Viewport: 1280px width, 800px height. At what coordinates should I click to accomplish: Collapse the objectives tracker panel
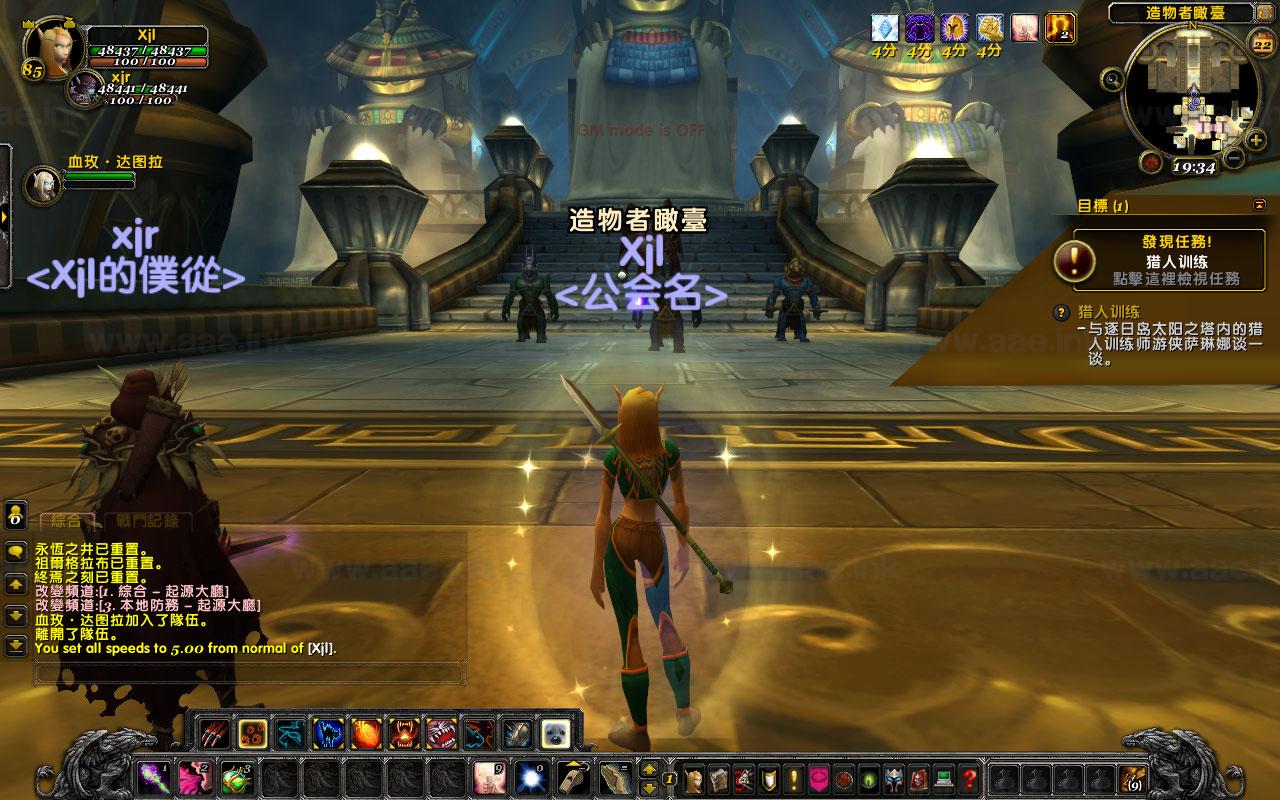1259,205
